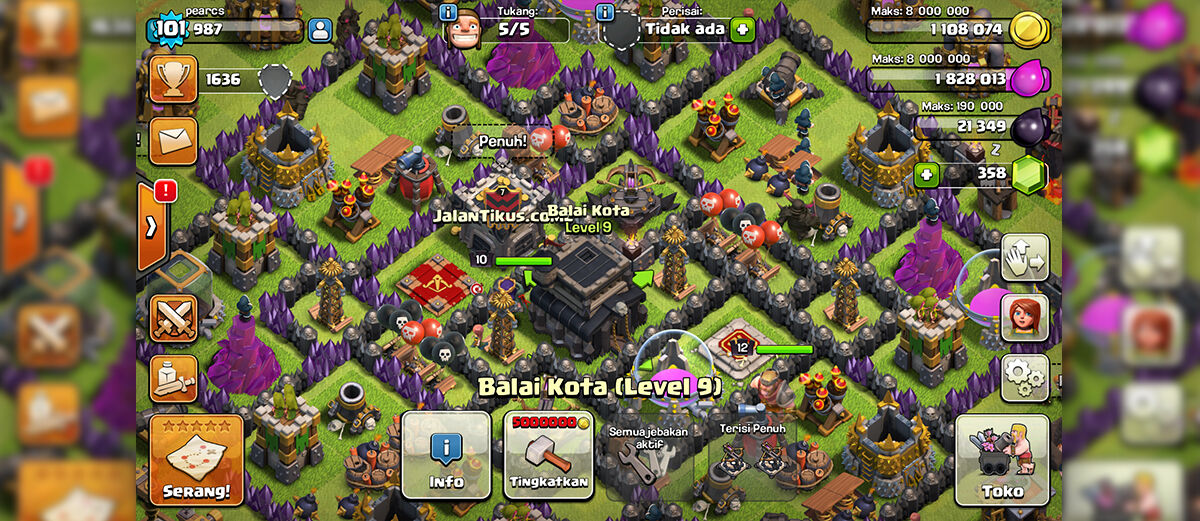Open the potion and scroll button

click(173, 378)
